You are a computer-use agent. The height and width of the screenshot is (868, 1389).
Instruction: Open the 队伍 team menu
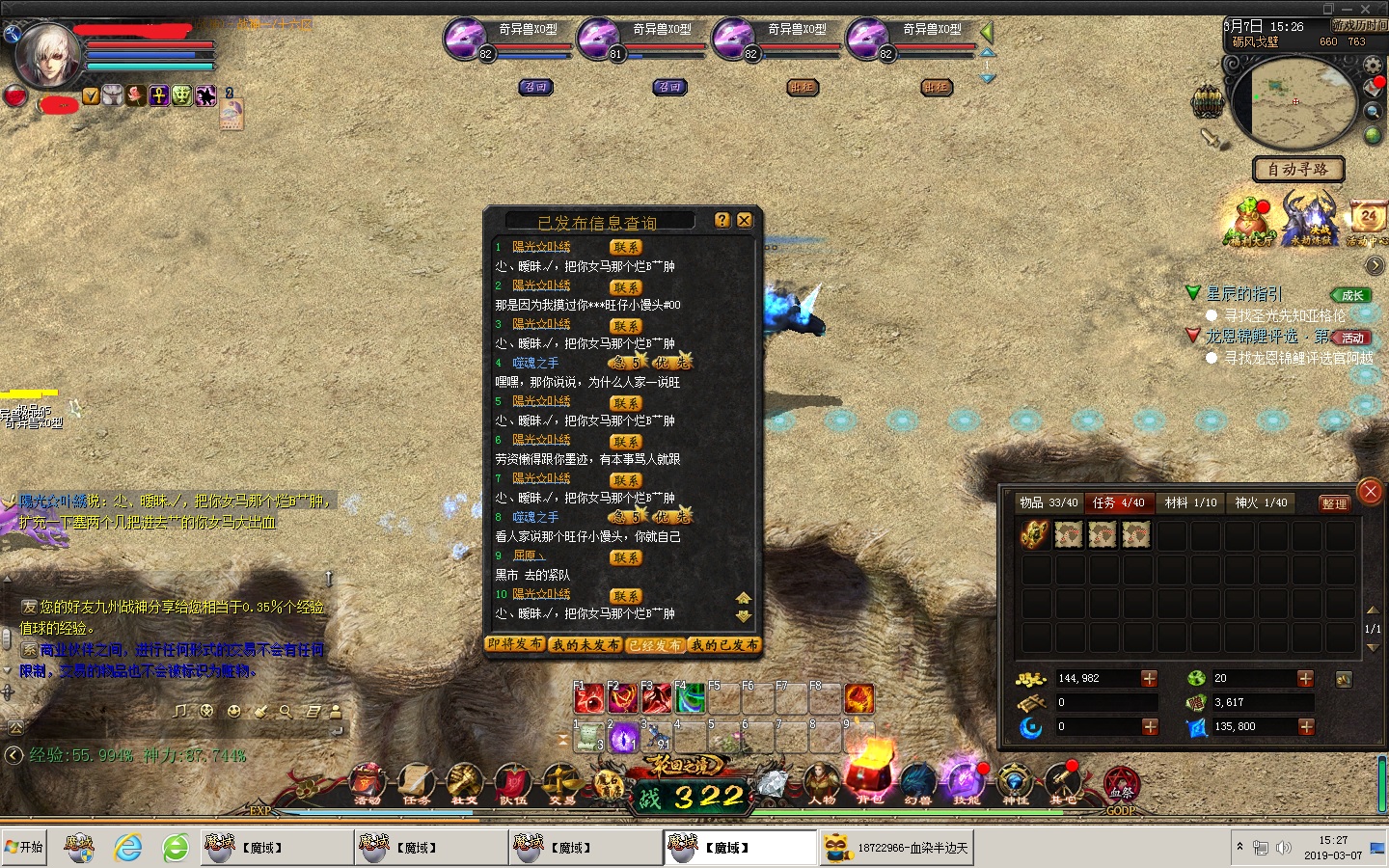(512, 783)
